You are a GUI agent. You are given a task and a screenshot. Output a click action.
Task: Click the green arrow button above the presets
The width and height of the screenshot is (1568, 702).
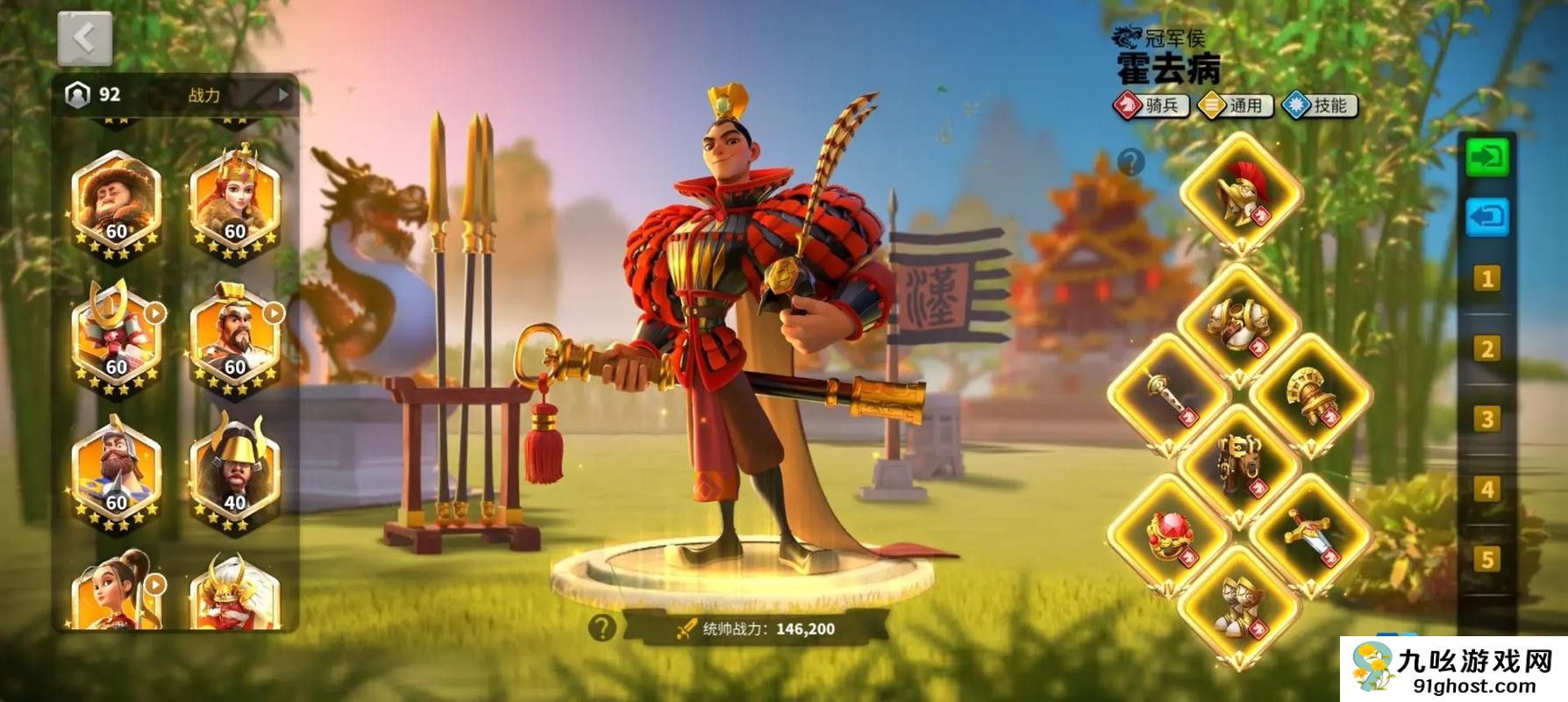point(1487,158)
